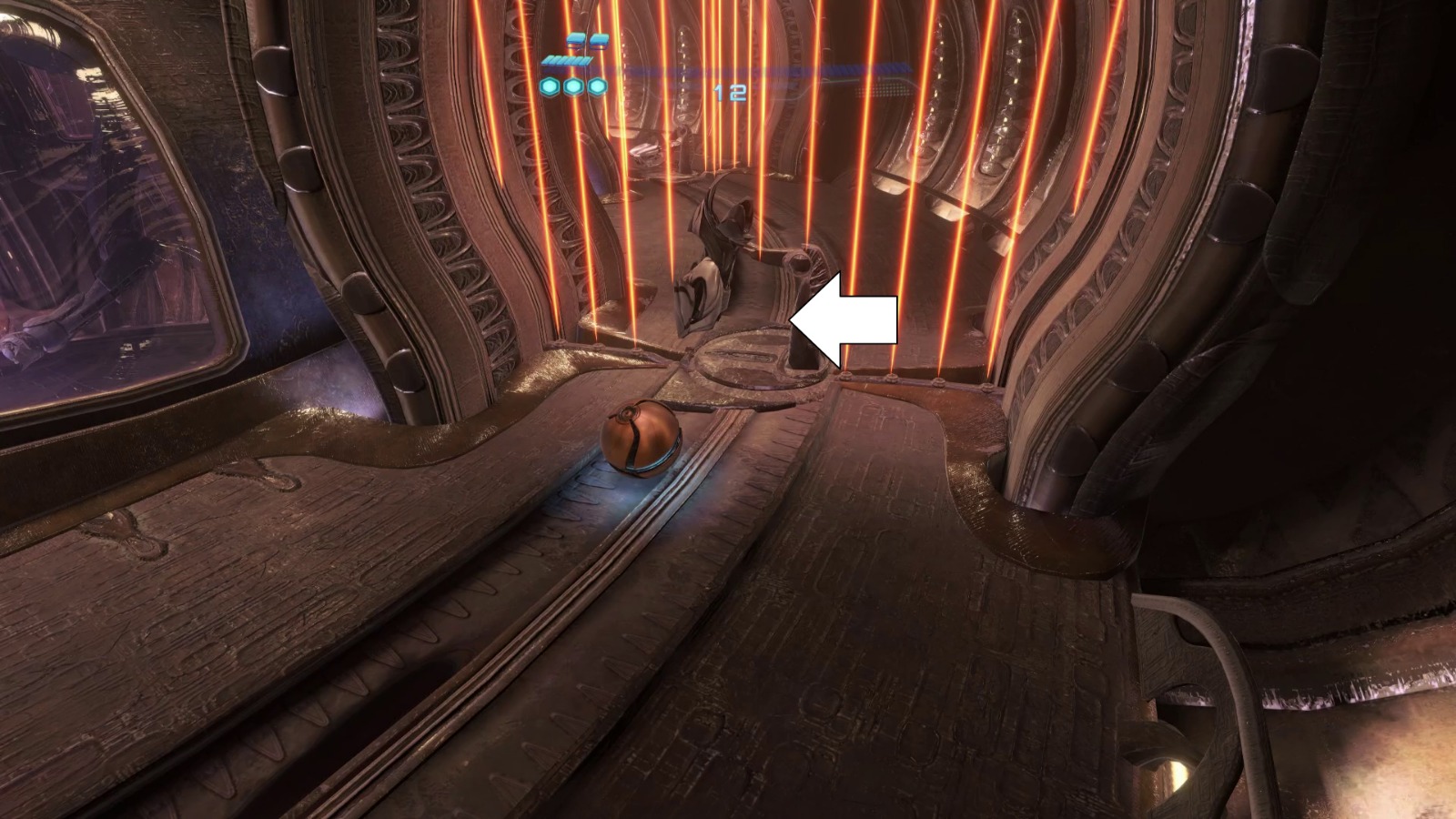The height and width of the screenshot is (819, 1456).
Task: Select the leftmost hexagonal HUD icon
Action: click(550, 87)
